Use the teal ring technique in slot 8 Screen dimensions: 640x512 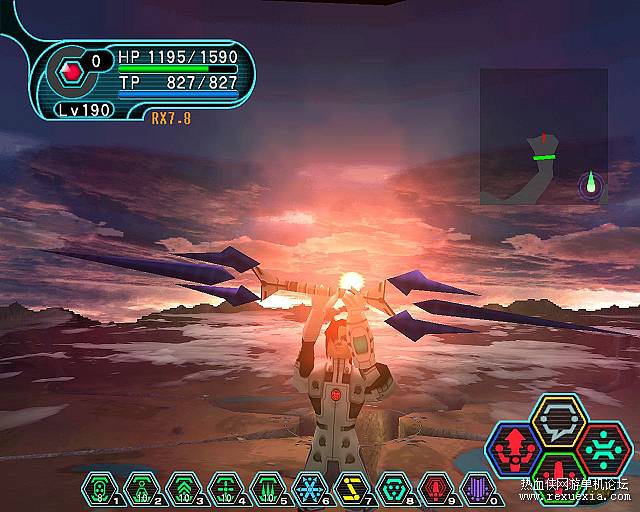392,487
